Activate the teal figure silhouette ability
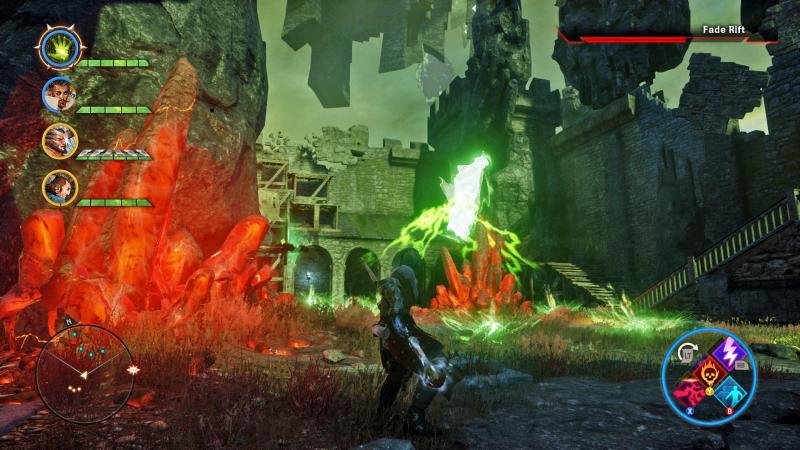The image size is (800, 450). click(733, 392)
